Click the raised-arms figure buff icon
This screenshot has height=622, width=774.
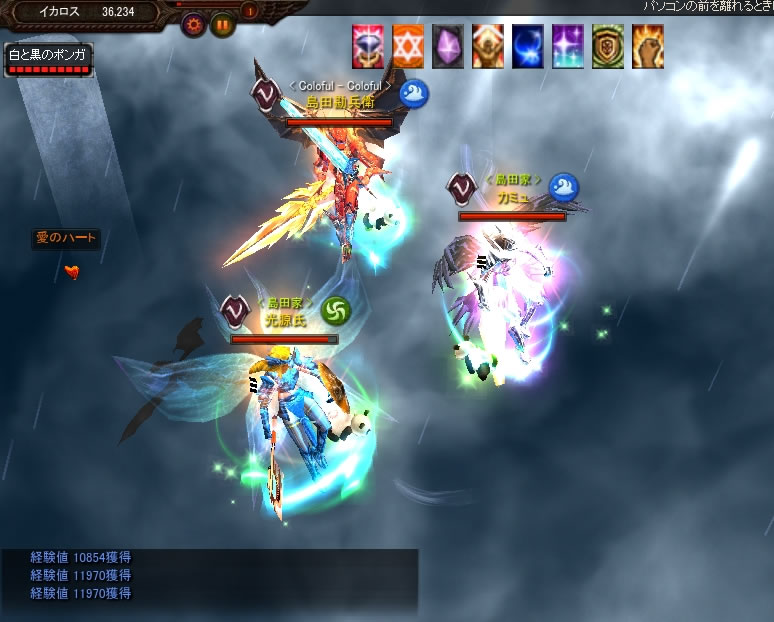[x=488, y=47]
